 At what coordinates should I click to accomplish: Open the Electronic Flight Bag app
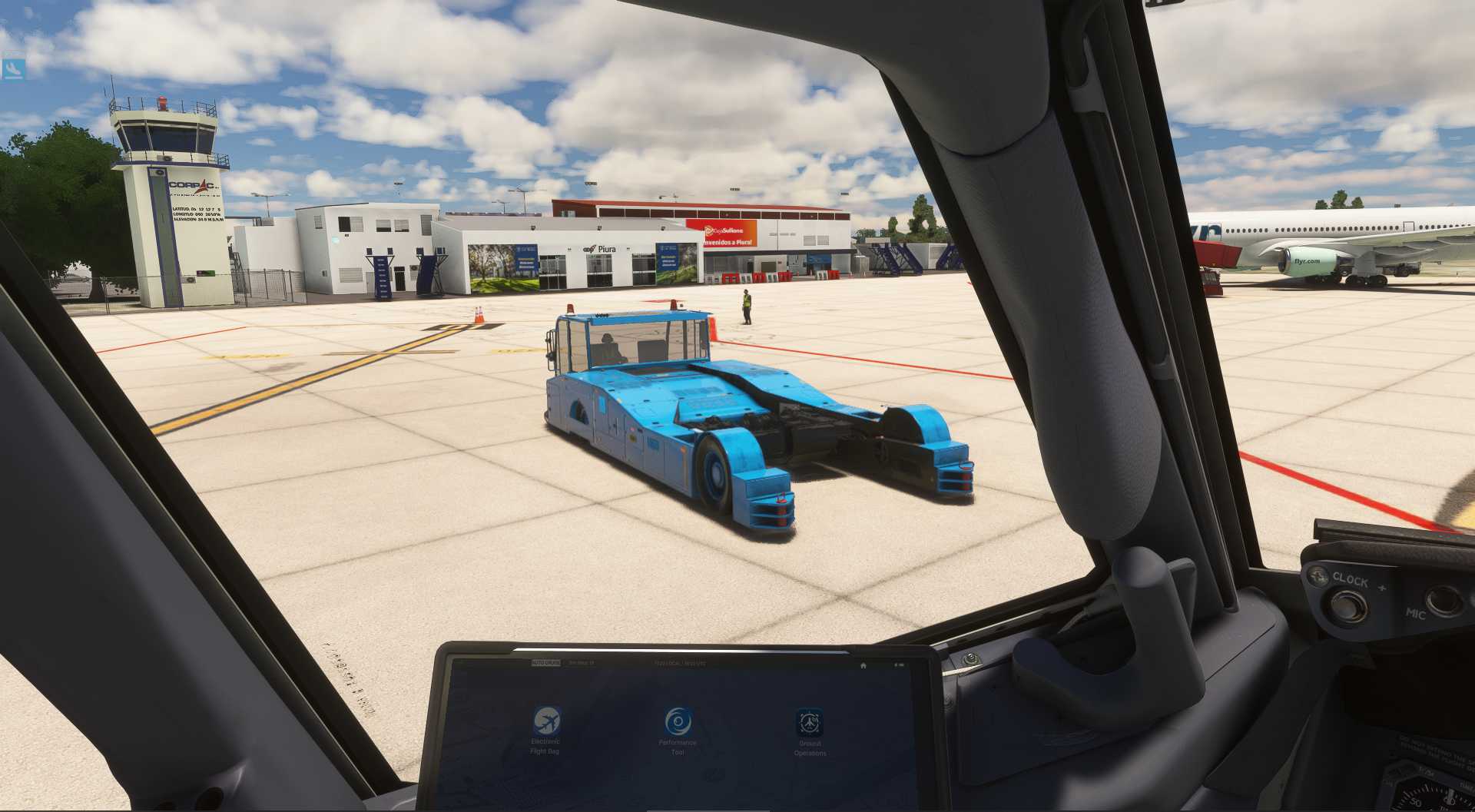[546, 722]
